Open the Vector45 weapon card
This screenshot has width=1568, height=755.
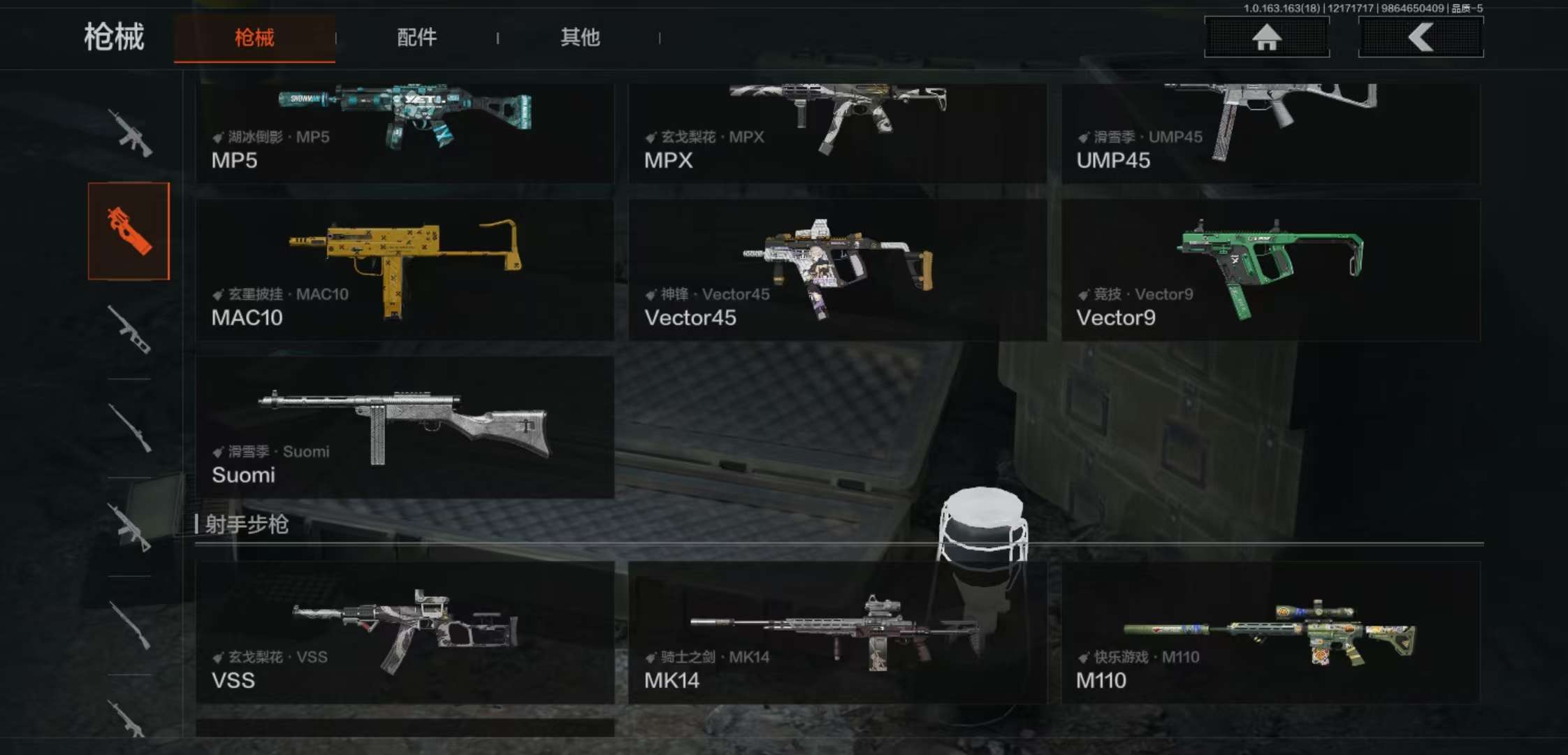point(837,270)
